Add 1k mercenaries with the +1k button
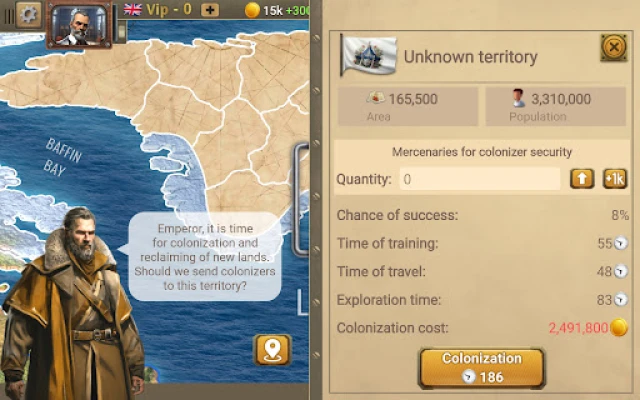This screenshot has height=400, width=640. point(614,179)
